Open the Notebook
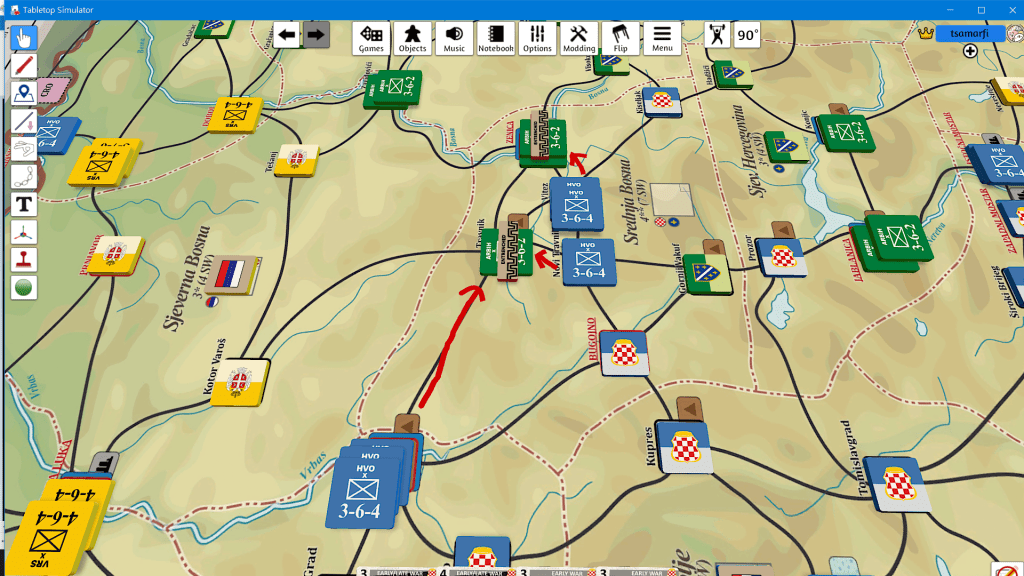The image size is (1024, 576). (496, 38)
